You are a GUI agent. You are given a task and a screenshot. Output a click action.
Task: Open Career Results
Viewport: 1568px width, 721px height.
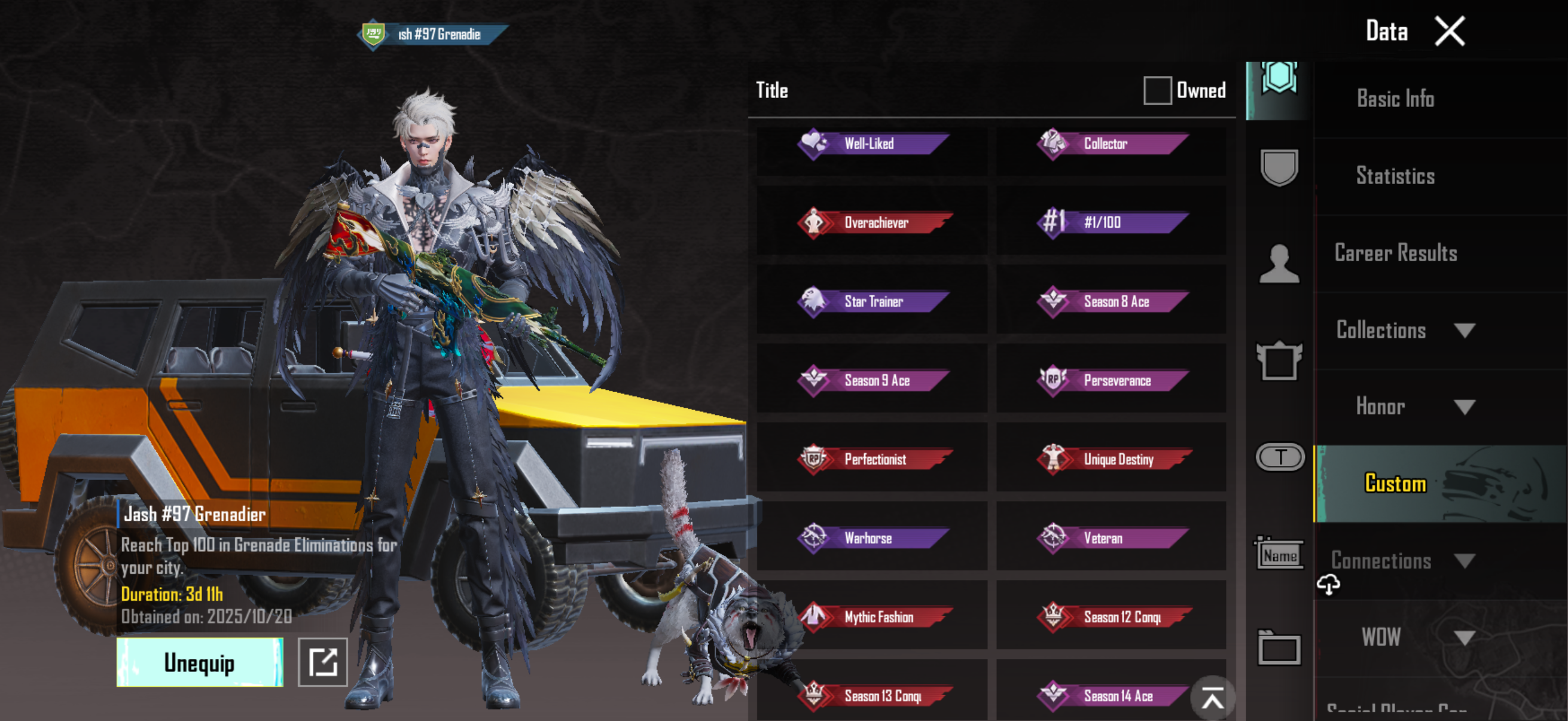click(1395, 253)
